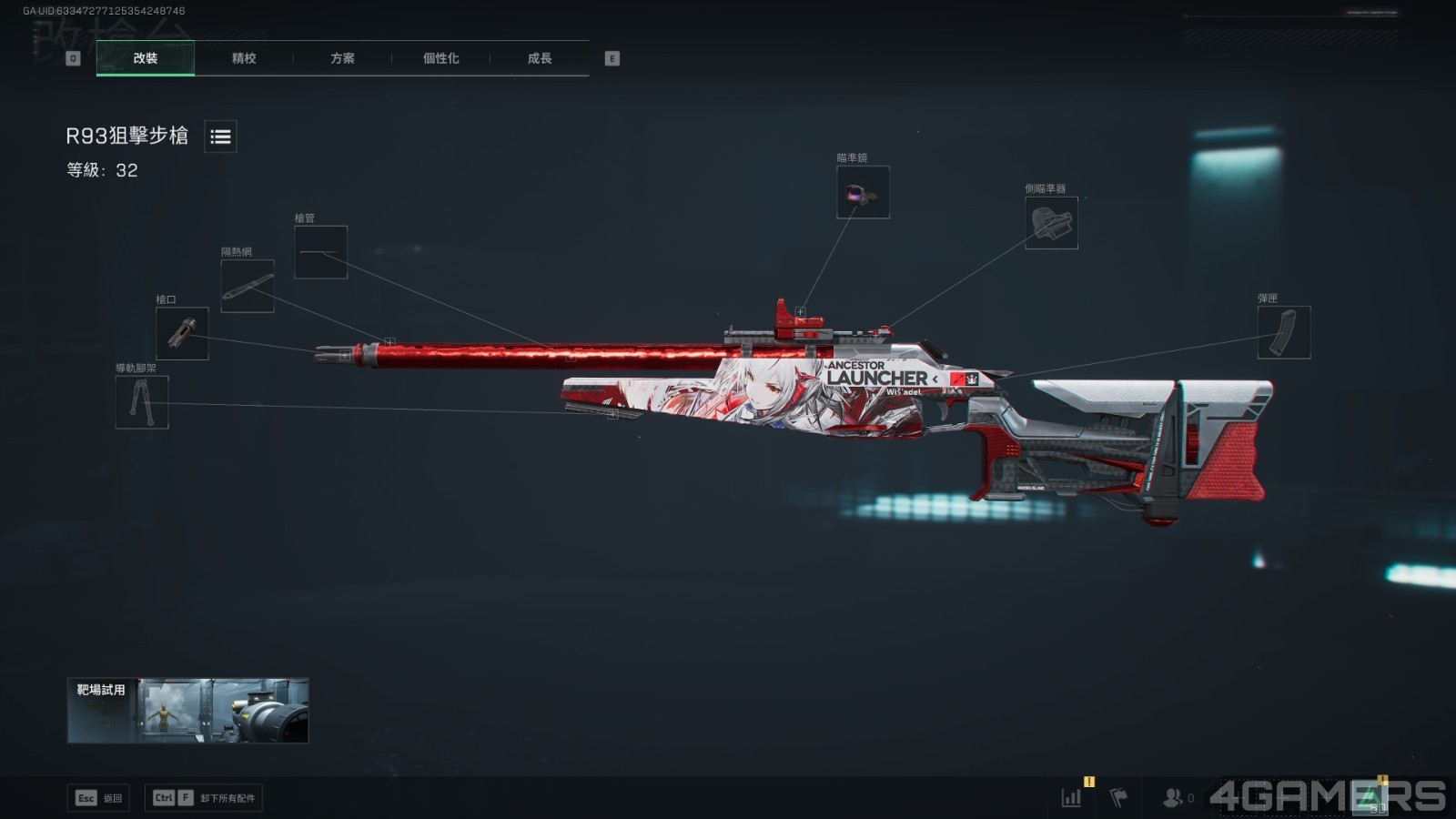Open the bar chart stats icon
Viewport: 1456px width, 819px height.
pyautogui.click(x=1072, y=798)
